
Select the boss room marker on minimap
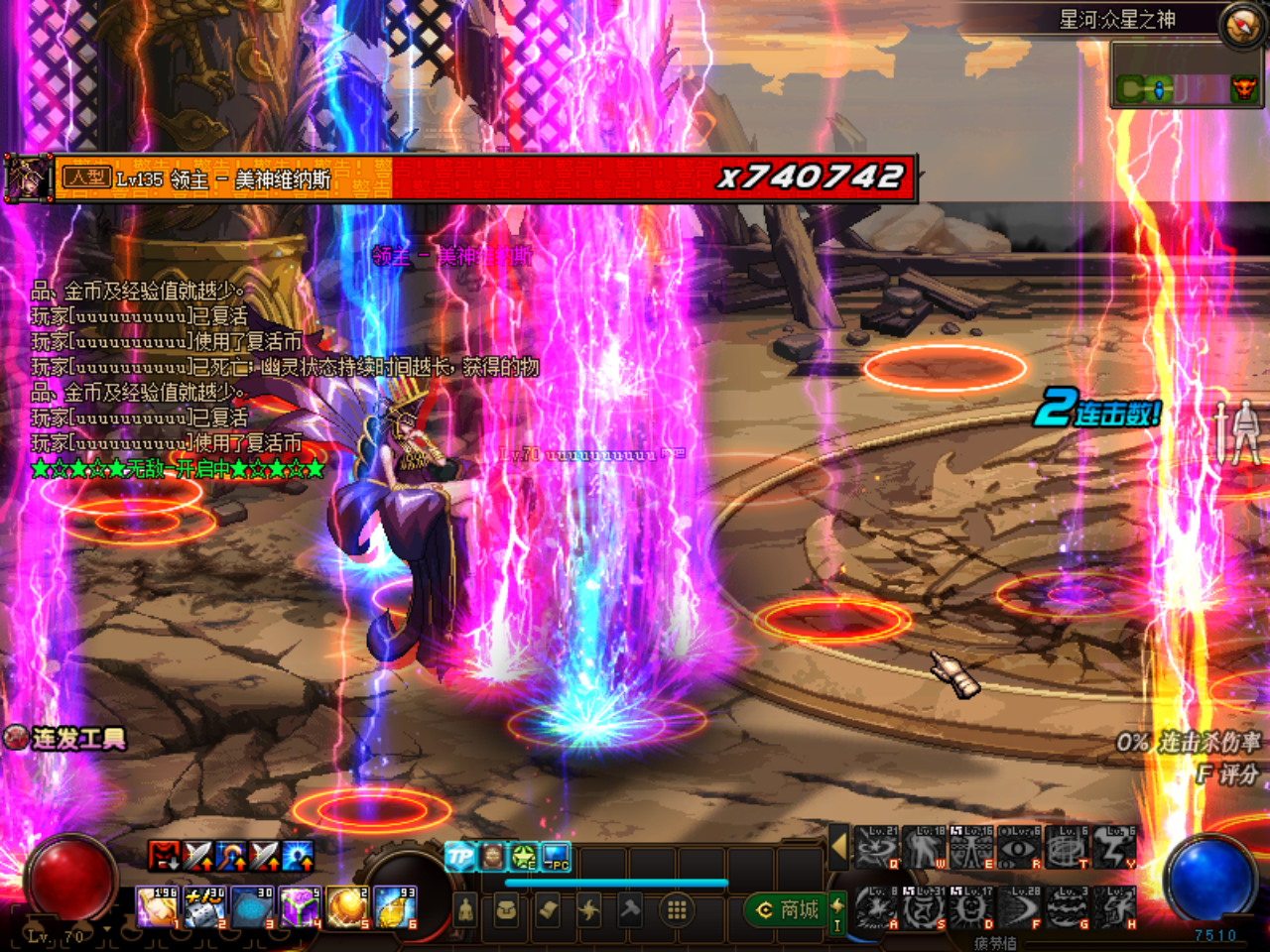pyautogui.click(x=1243, y=90)
